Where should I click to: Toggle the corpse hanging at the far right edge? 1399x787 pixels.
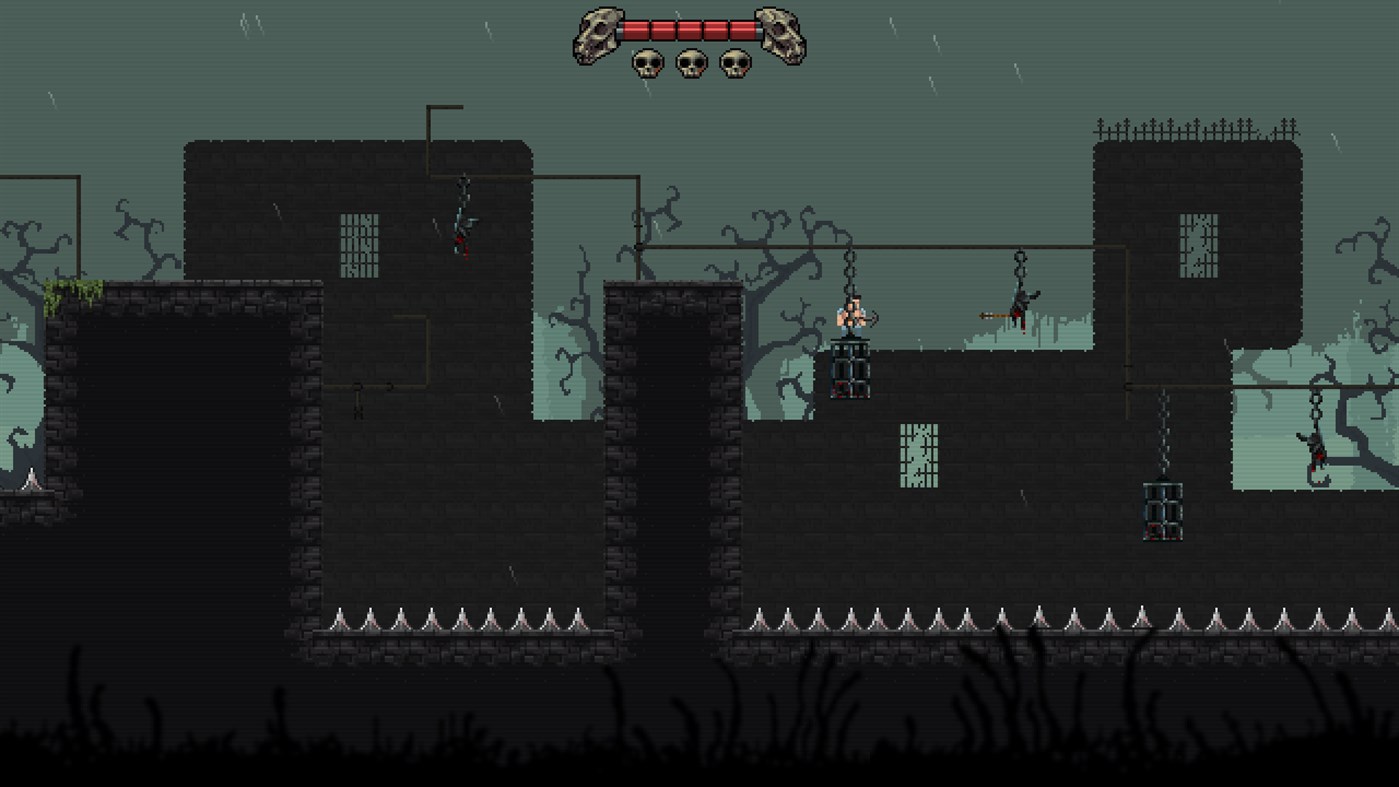(x=1313, y=450)
